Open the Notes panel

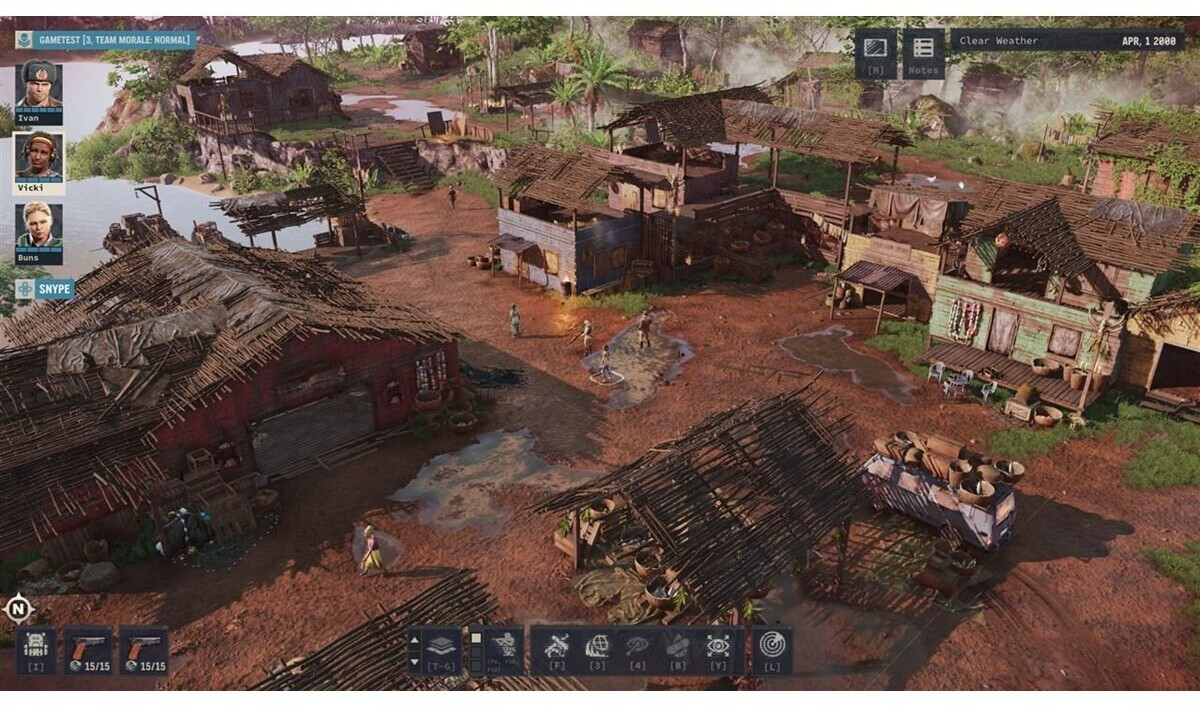click(x=923, y=52)
